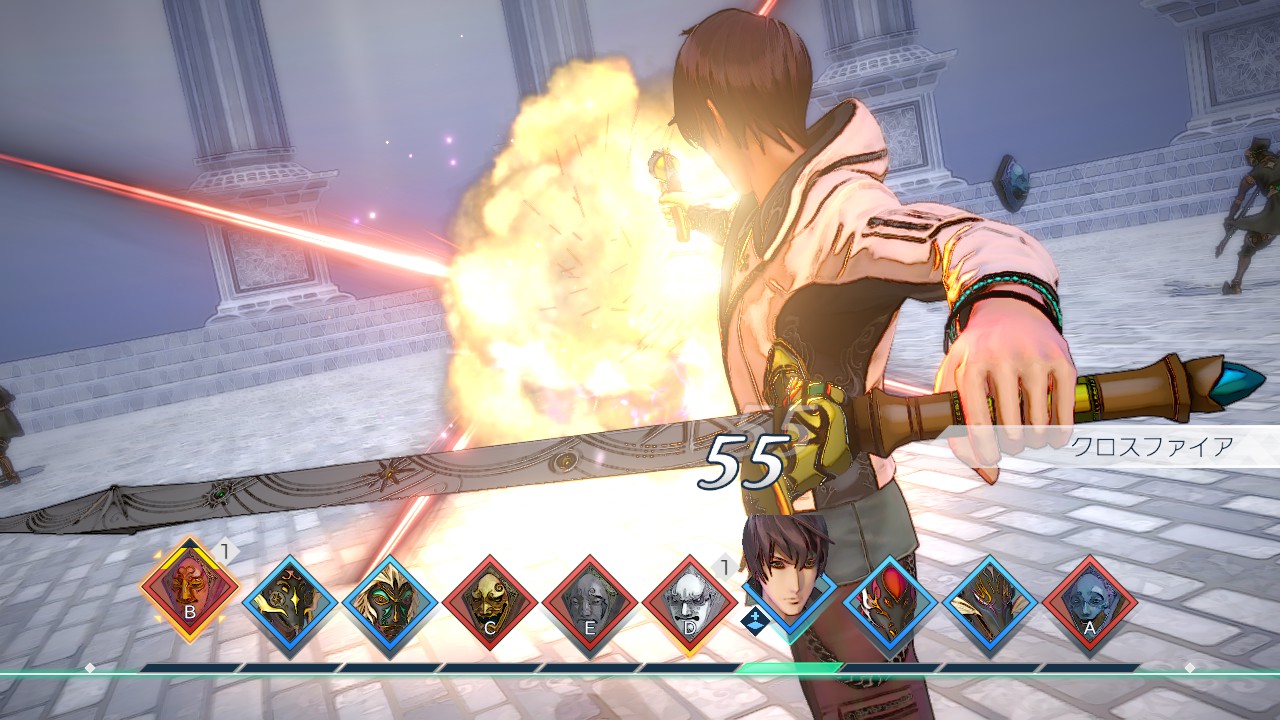Select enemy B's red mask turn icon

pos(189,589)
